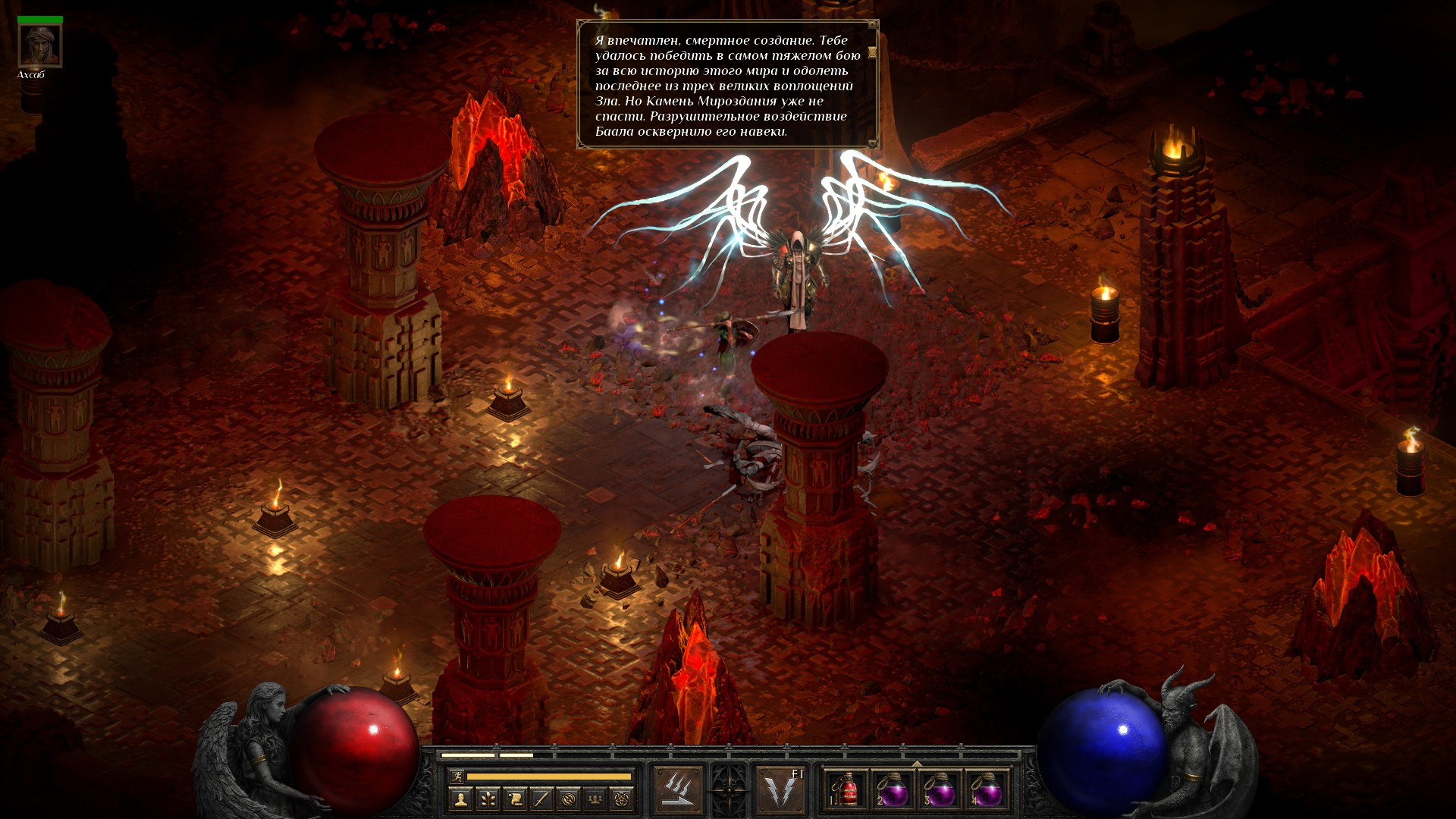Toggle the run/walk button
1456x819 pixels.
(457, 776)
